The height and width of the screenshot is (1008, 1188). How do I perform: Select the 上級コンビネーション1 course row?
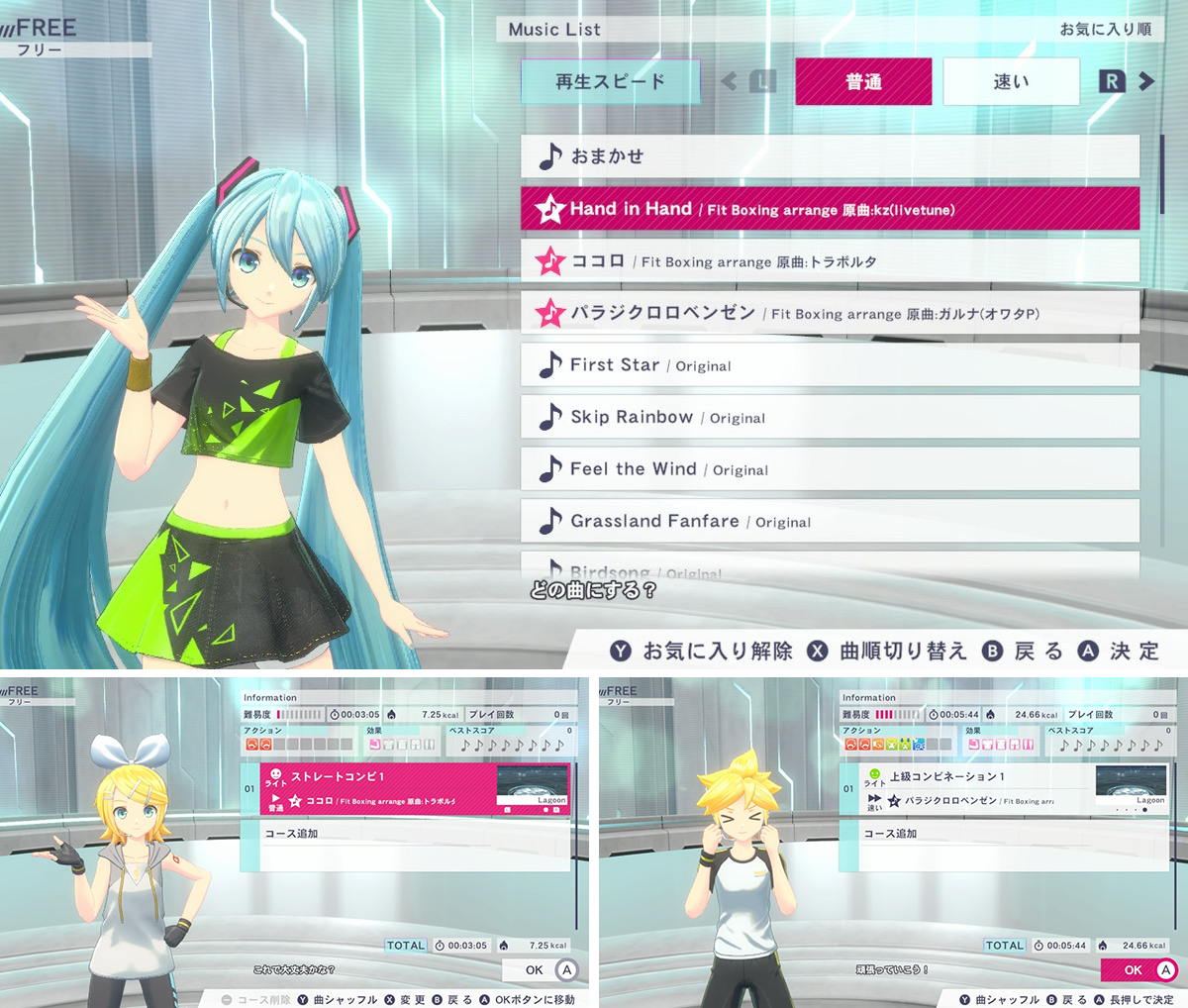coord(1002,789)
